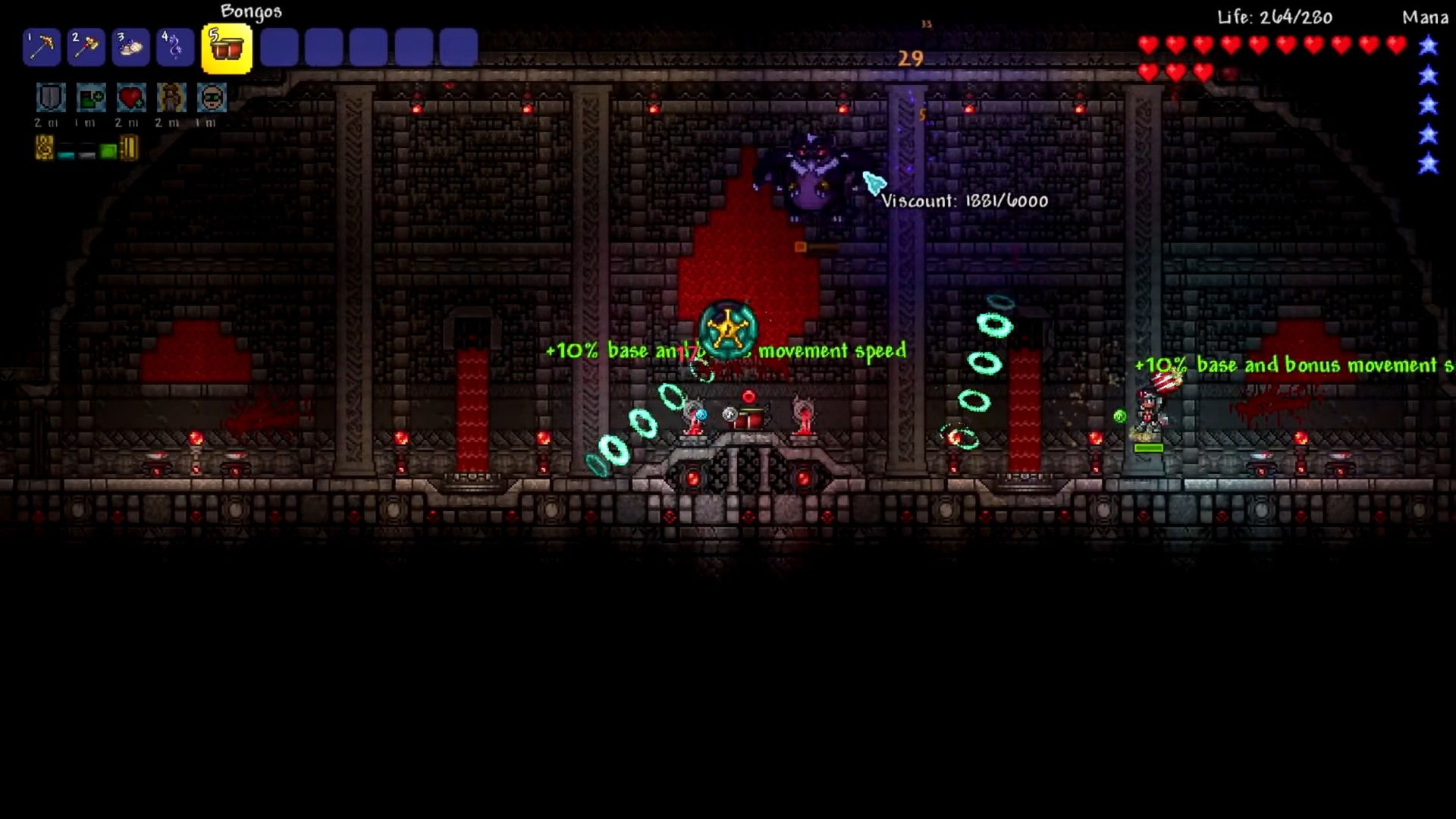Click the green figure with plus buff icon
This screenshot has width=1456, height=819.
[91, 98]
